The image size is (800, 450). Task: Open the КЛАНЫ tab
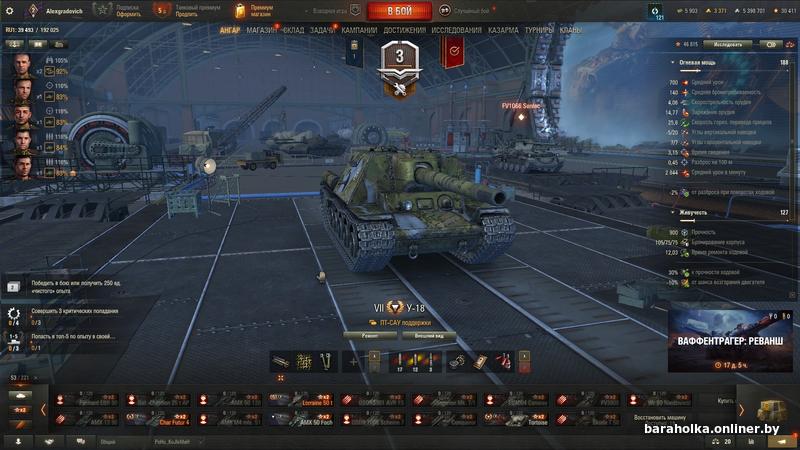coord(571,31)
